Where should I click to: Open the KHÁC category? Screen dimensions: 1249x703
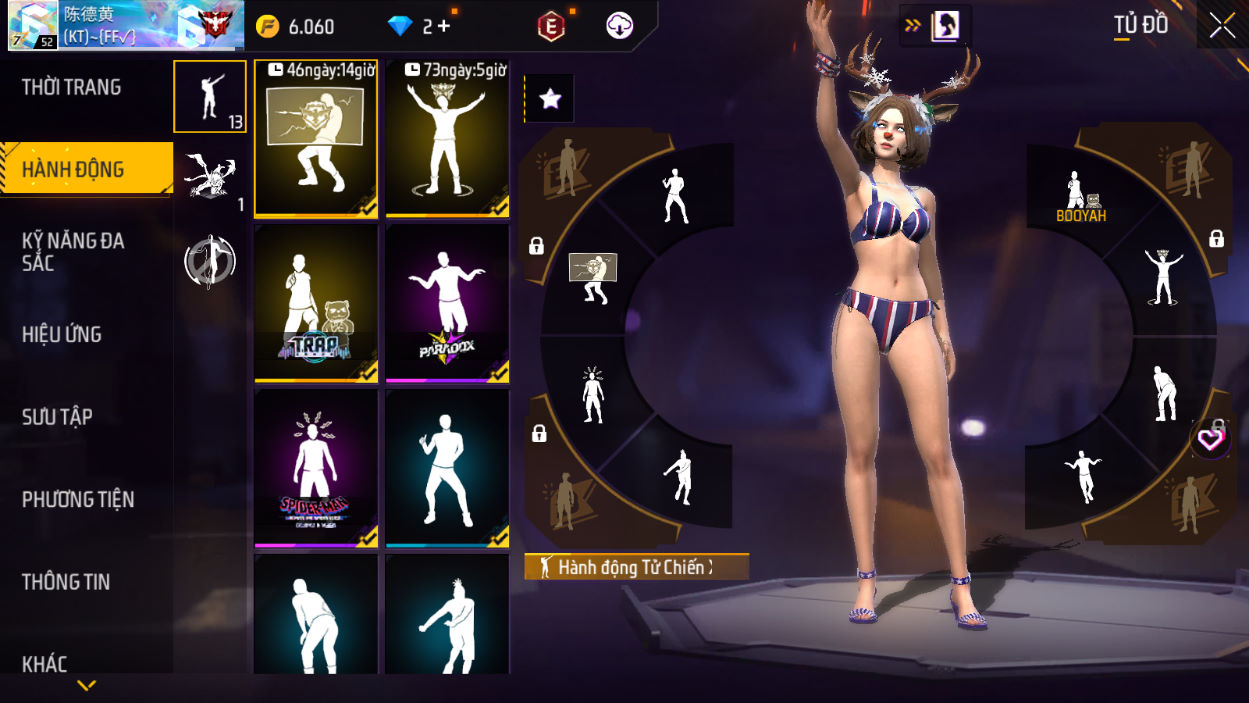pos(45,664)
